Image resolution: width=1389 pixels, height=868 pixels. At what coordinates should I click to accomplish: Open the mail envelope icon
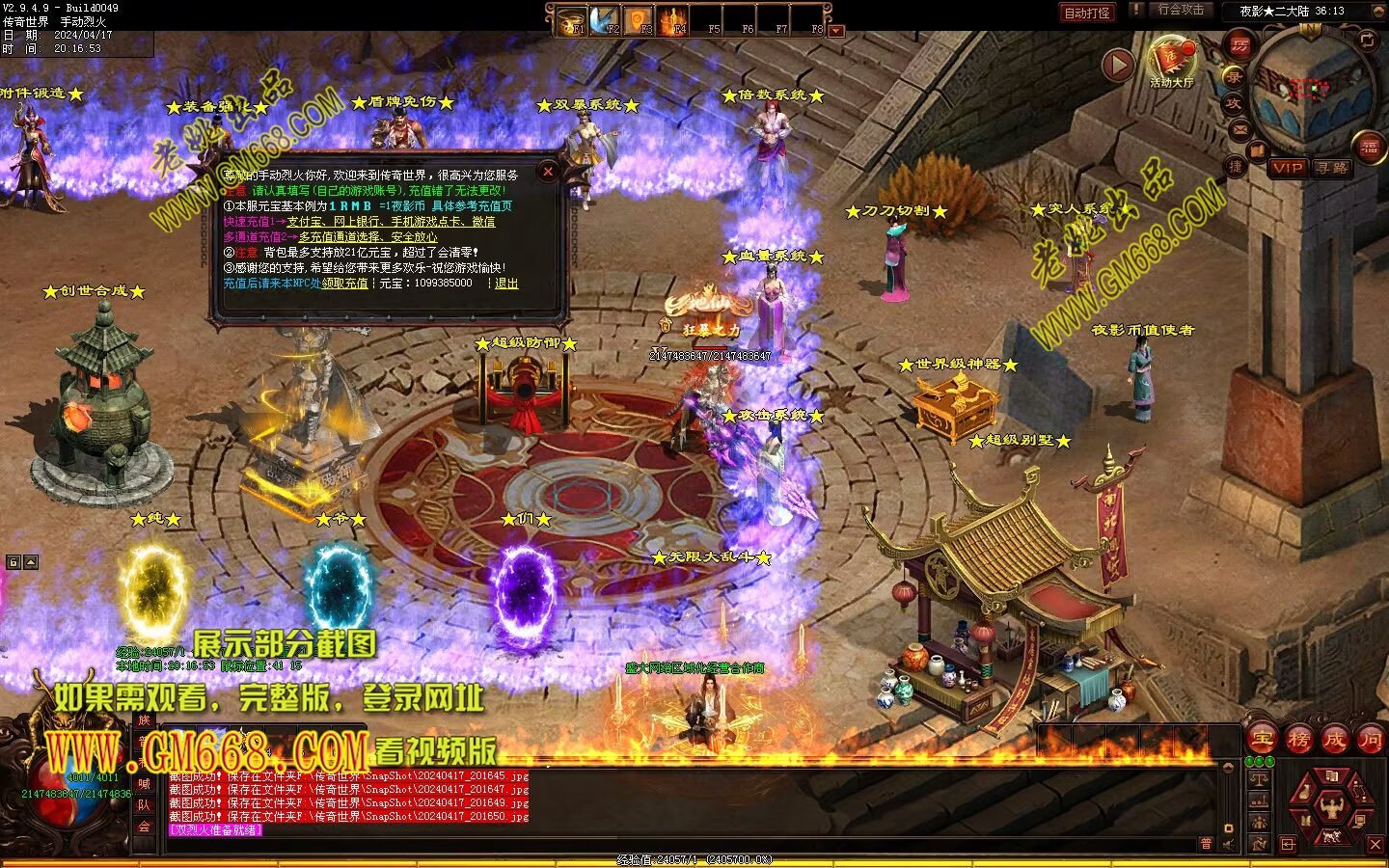1240,130
